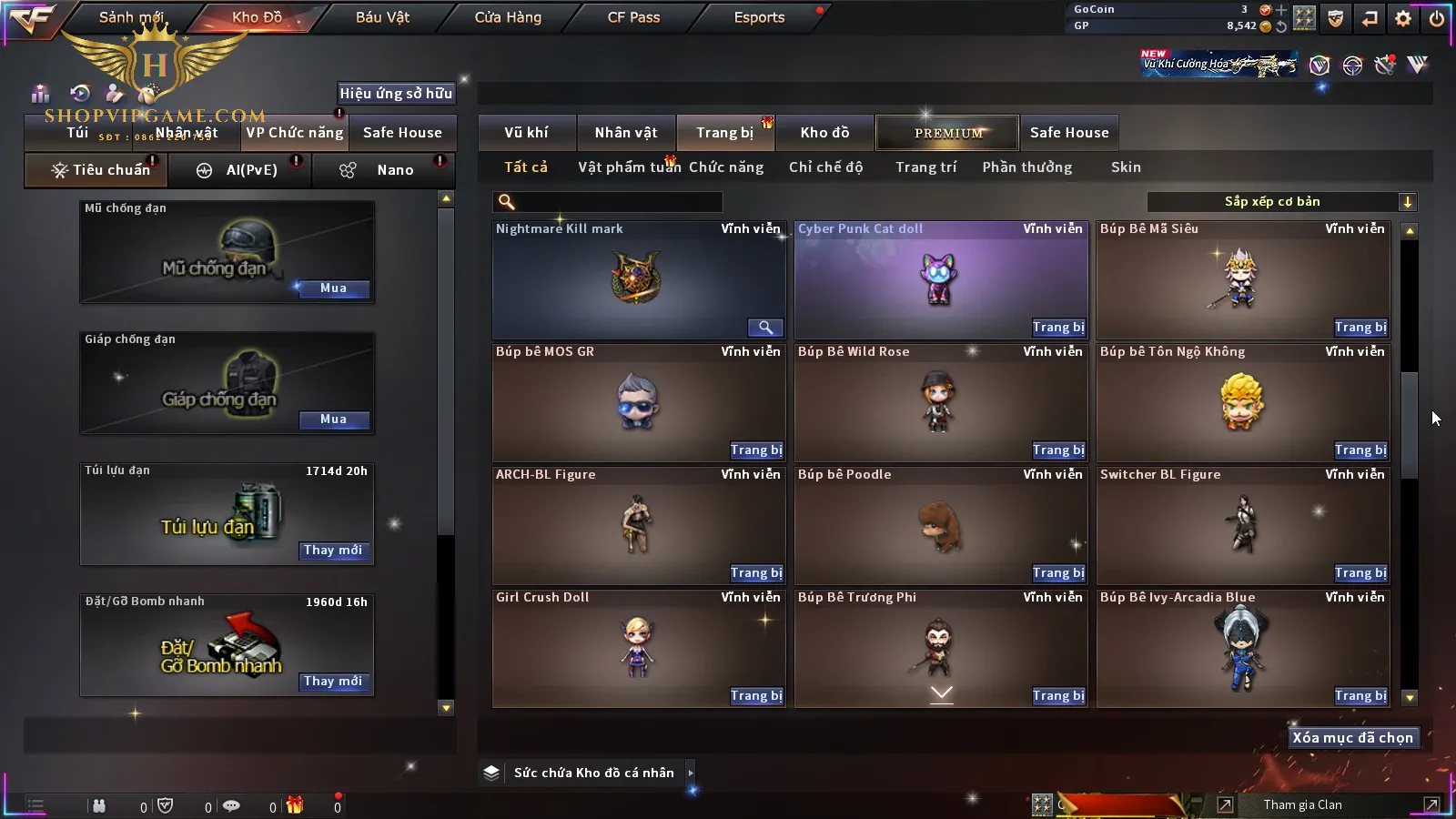Click Xóa mục đã chọn button
This screenshot has width=1456, height=819.
[x=1352, y=738]
